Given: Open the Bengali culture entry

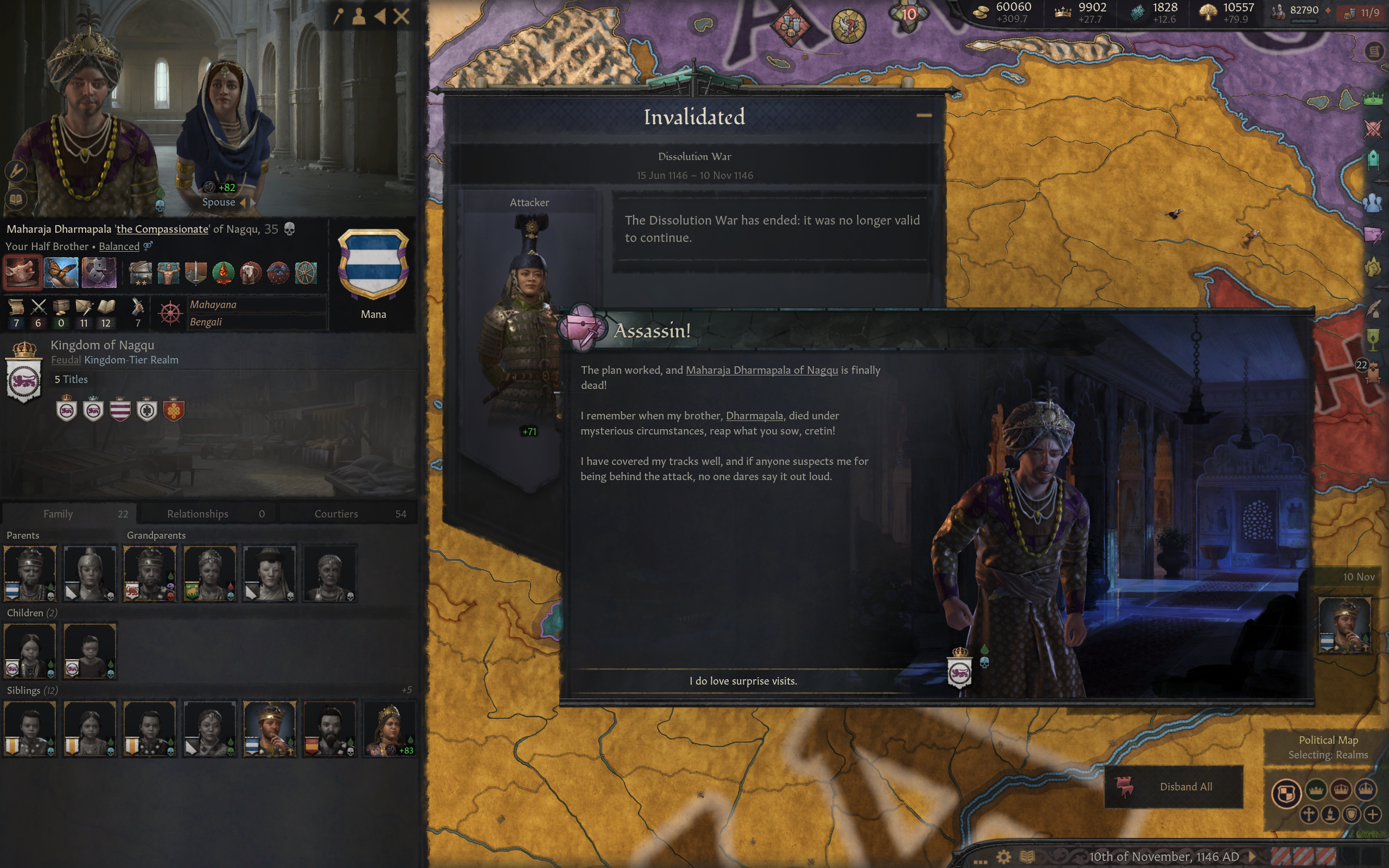Looking at the screenshot, I should (x=206, y=322).
